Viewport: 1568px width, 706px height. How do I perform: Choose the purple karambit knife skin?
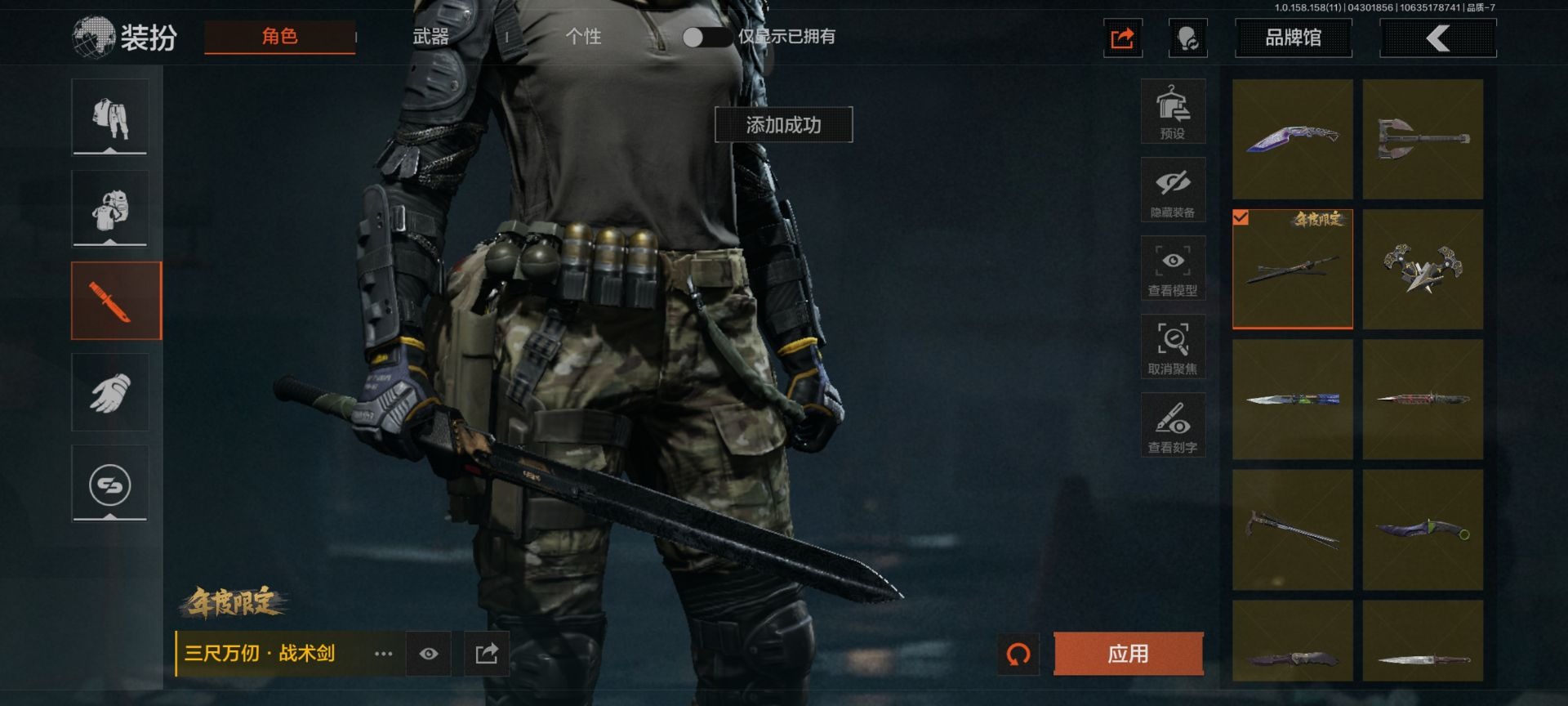click(1423, 529)
